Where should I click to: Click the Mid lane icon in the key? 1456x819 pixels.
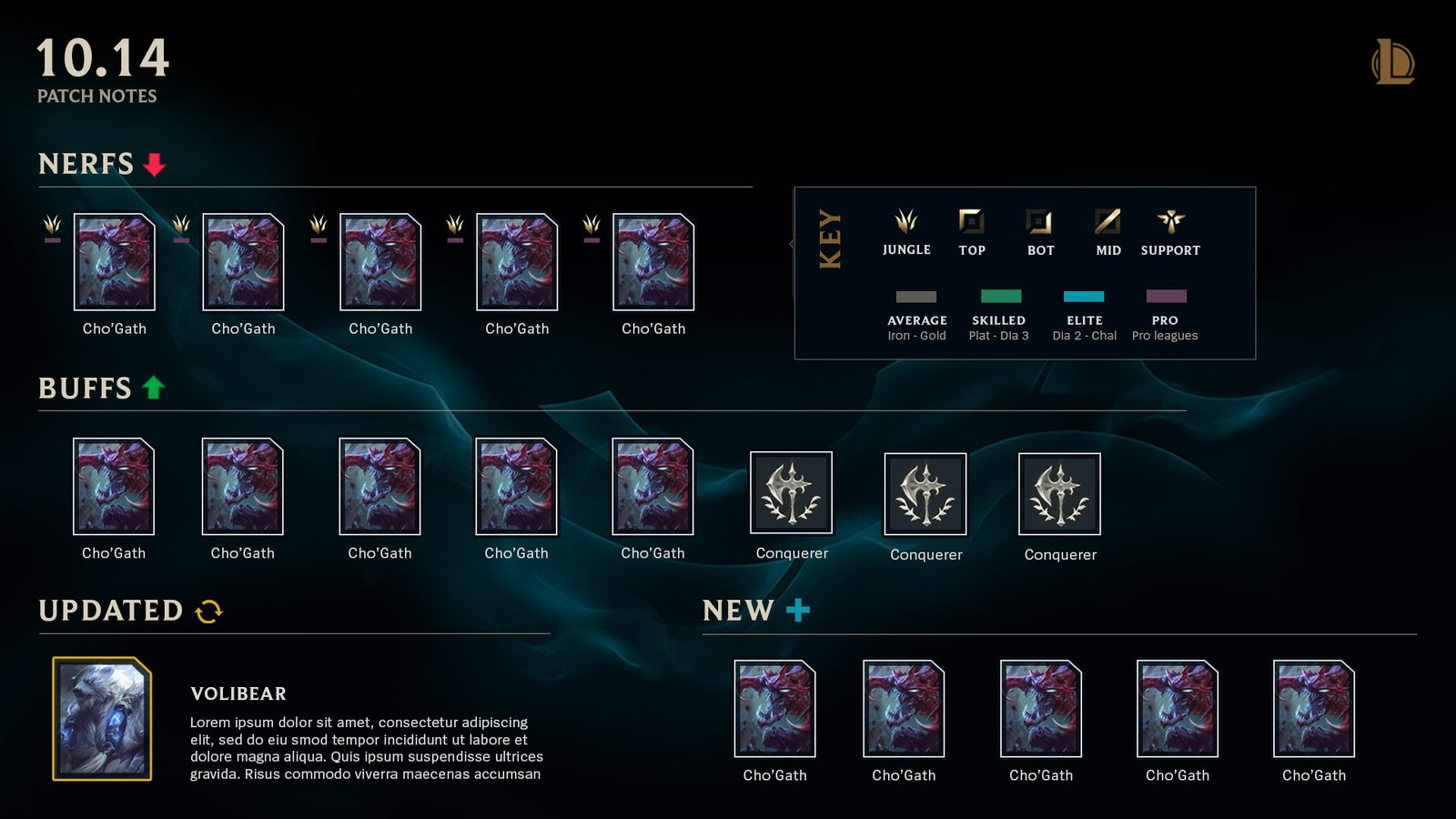click(x=1106, y=221)
